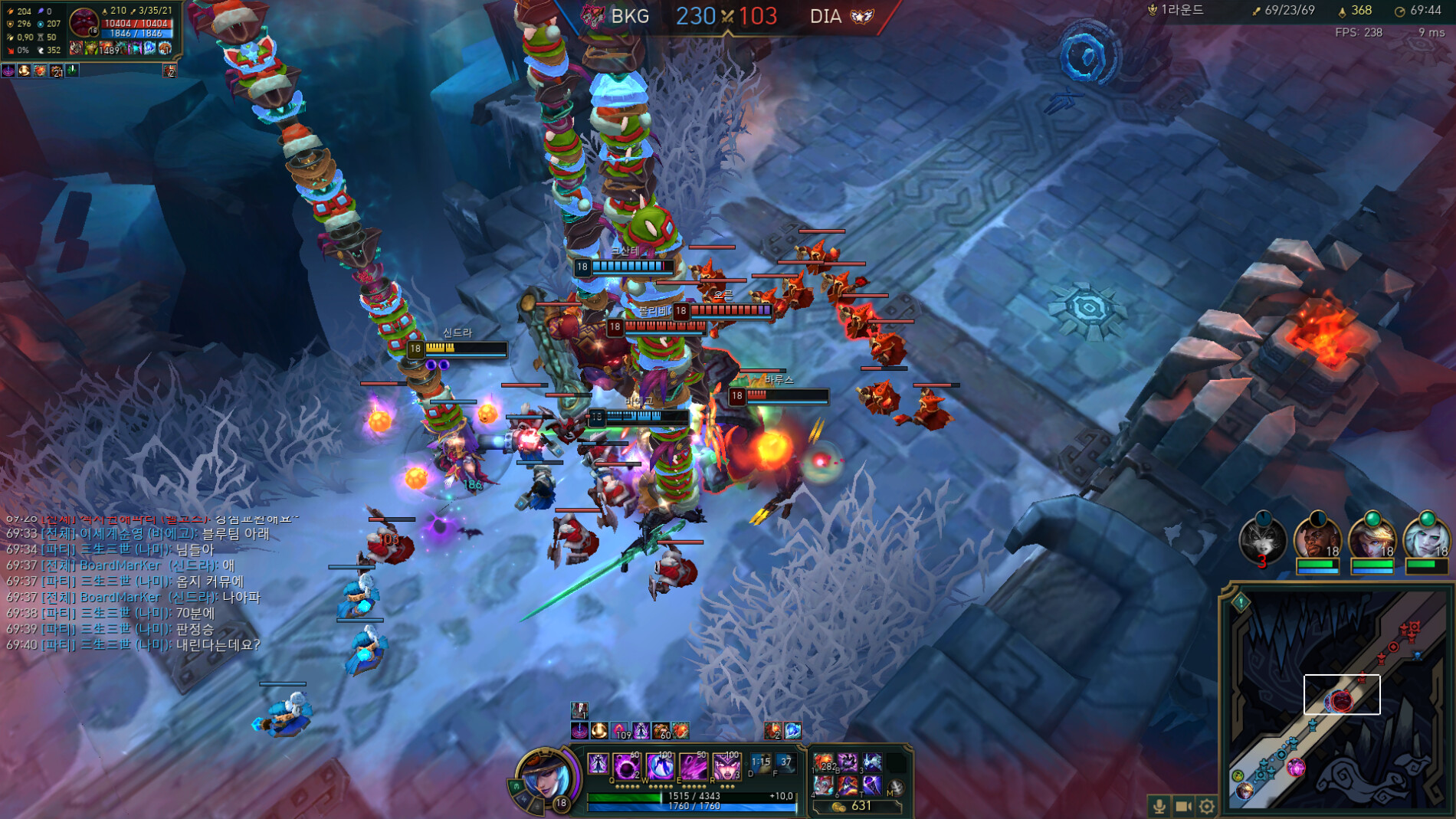The image size is (1456, 819).
Task: Open settings with the gear icon
Action: pyautogui.click(x=1207, y=806)
